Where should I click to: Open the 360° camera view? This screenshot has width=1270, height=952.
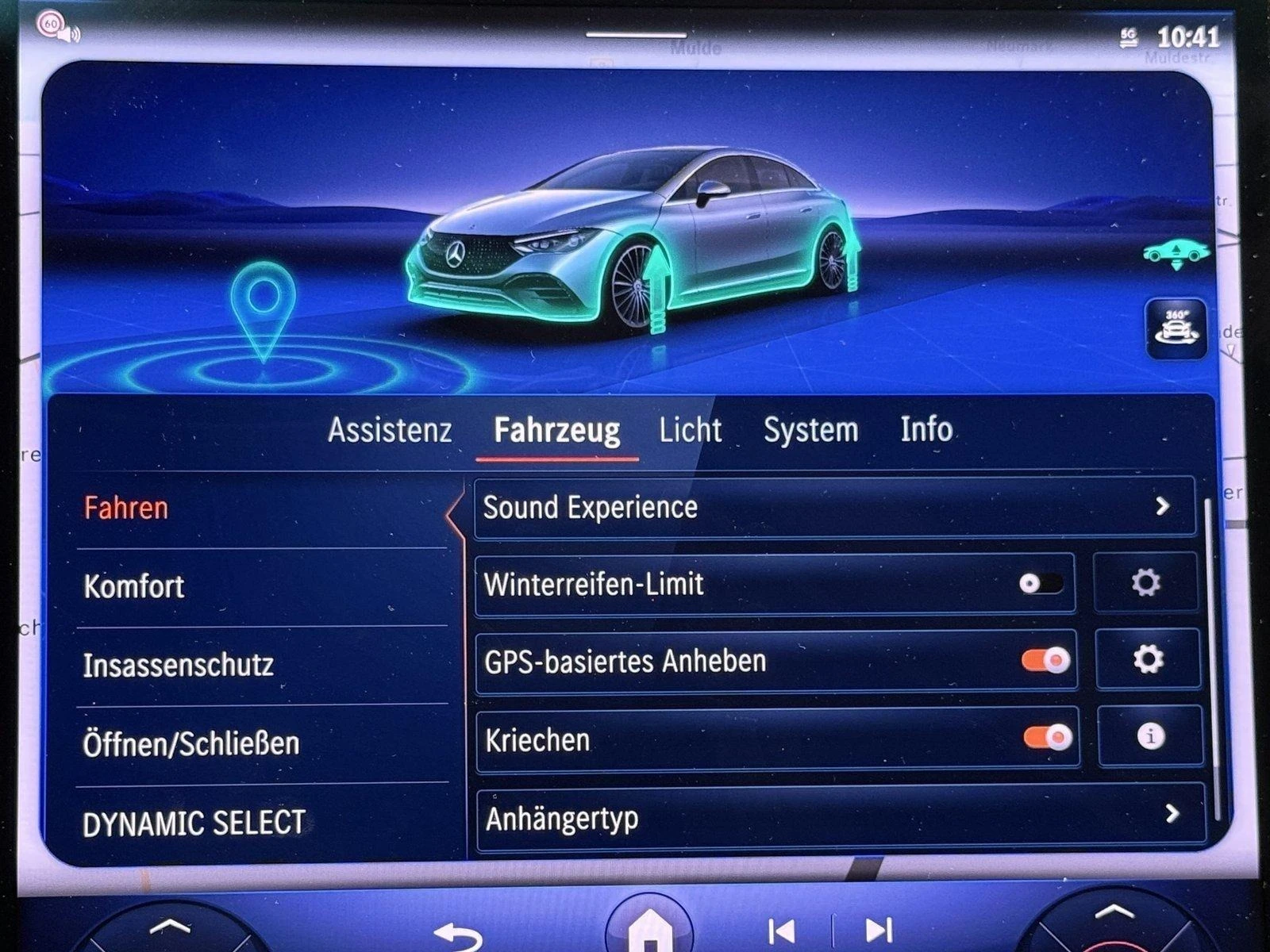pos(1176,328)
